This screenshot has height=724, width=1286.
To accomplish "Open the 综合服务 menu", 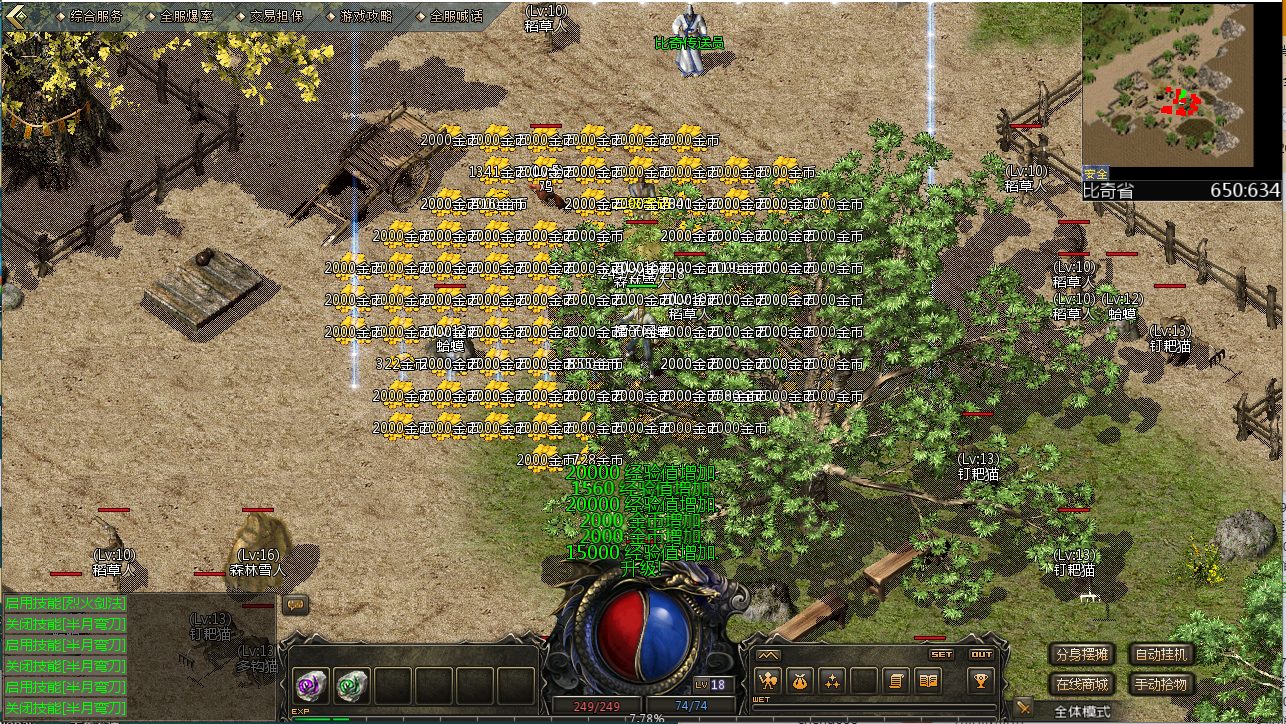I will 97,16.
